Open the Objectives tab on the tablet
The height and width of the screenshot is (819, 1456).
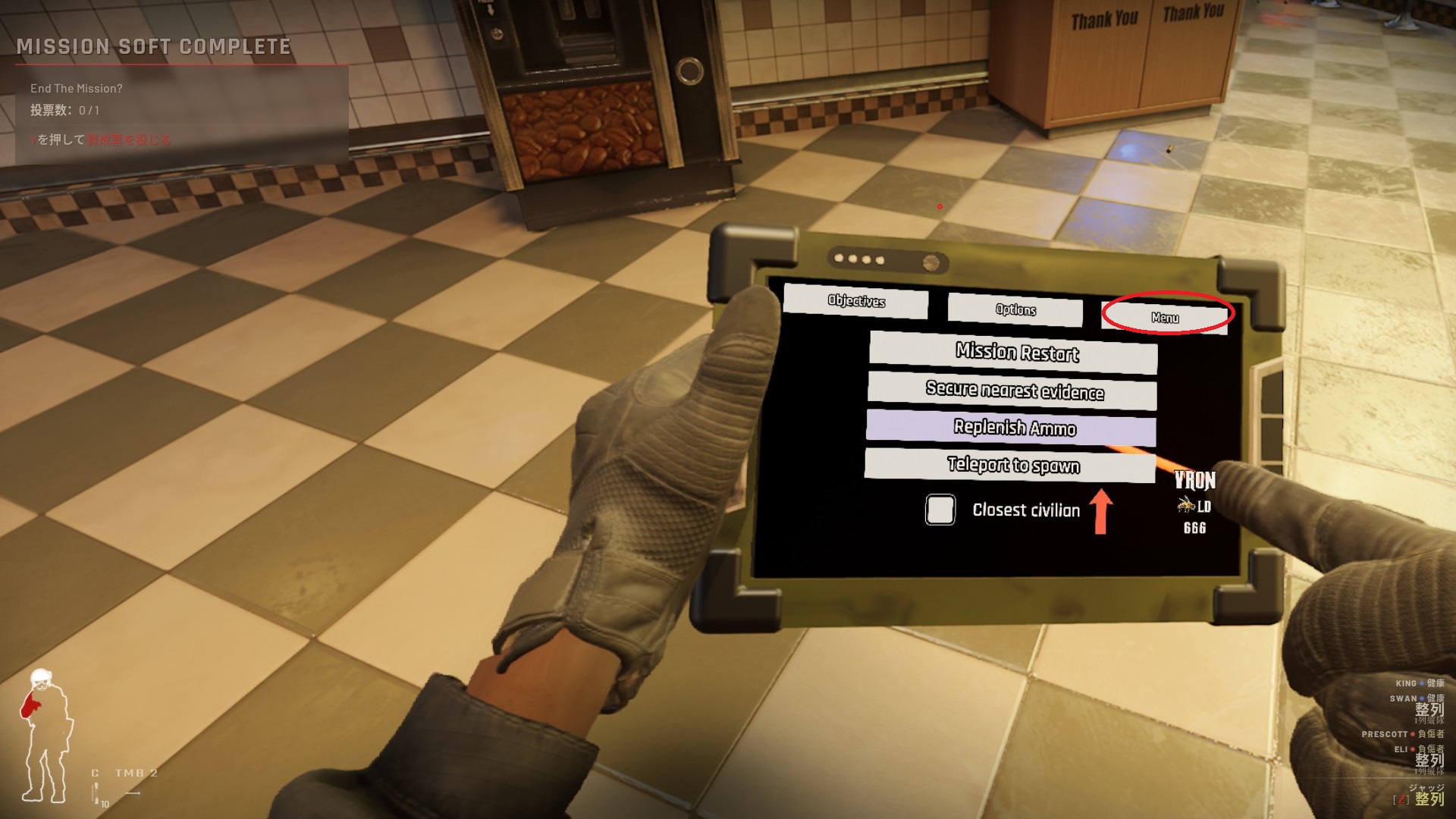855,301
